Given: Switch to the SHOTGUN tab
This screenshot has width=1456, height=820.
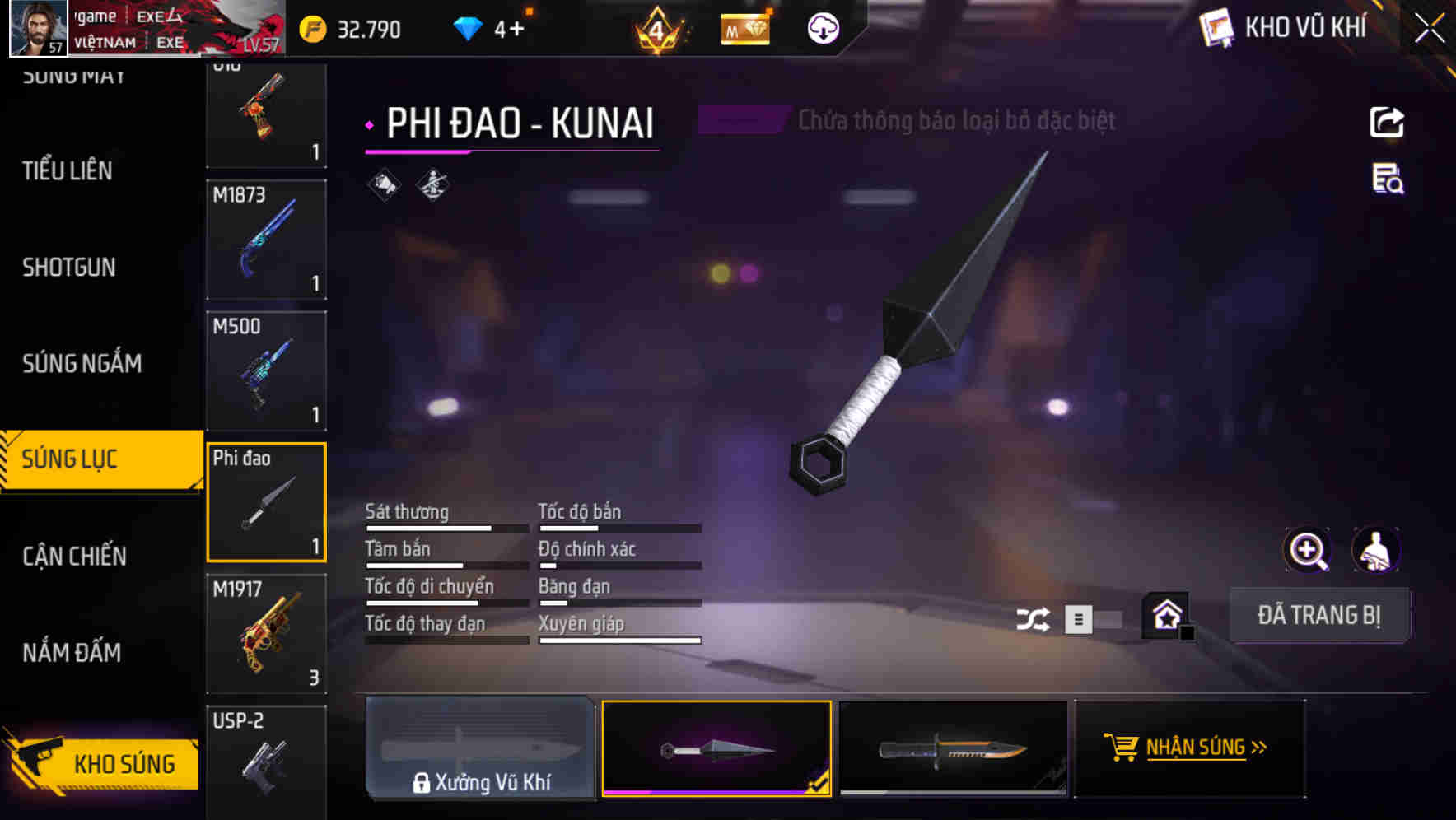Looking at the screenshot, I should (x=70, y=268).
